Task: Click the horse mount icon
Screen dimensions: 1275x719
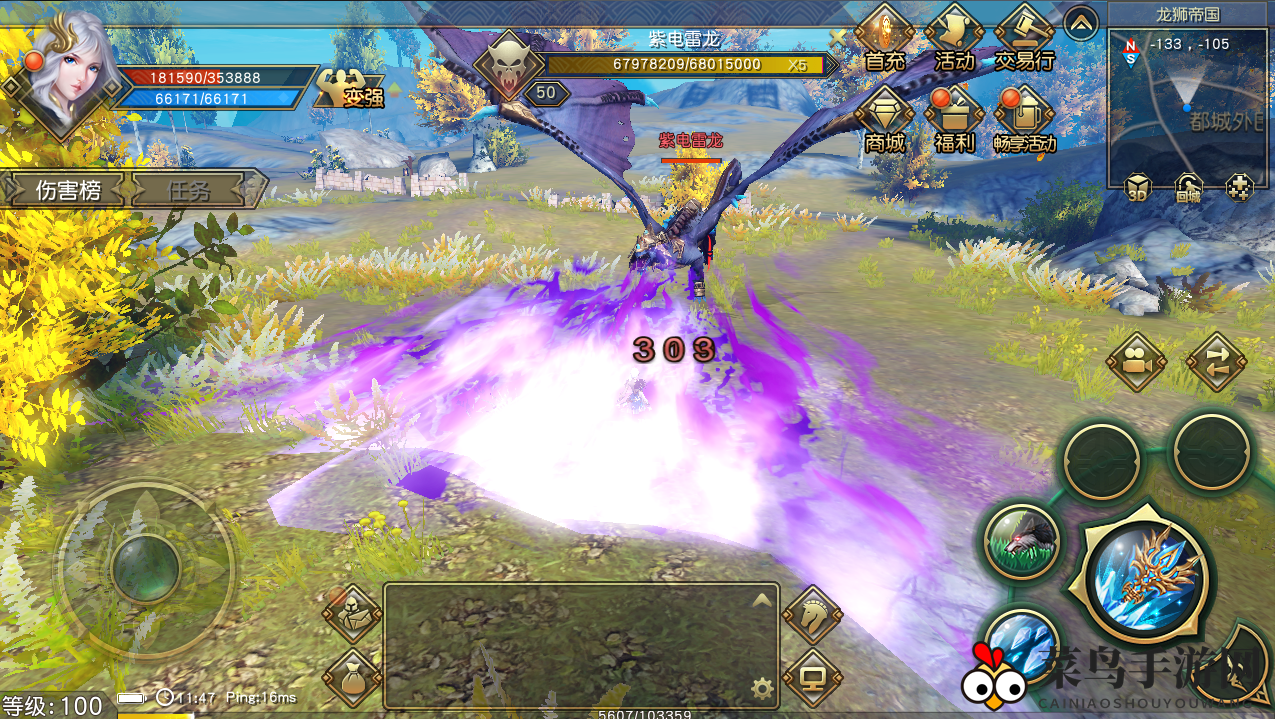Action: (811, 614)
